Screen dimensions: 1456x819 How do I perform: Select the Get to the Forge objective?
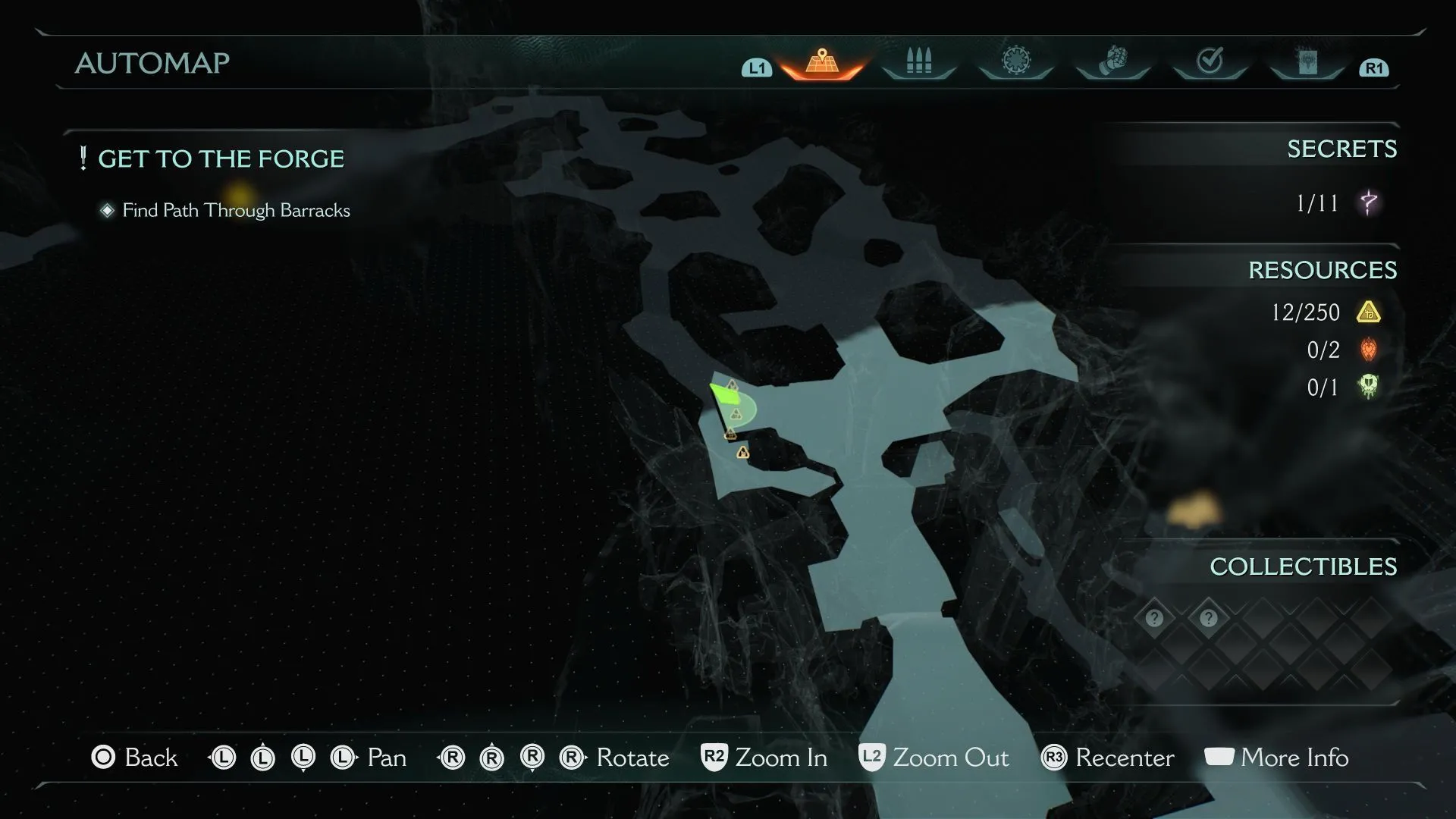221,159
